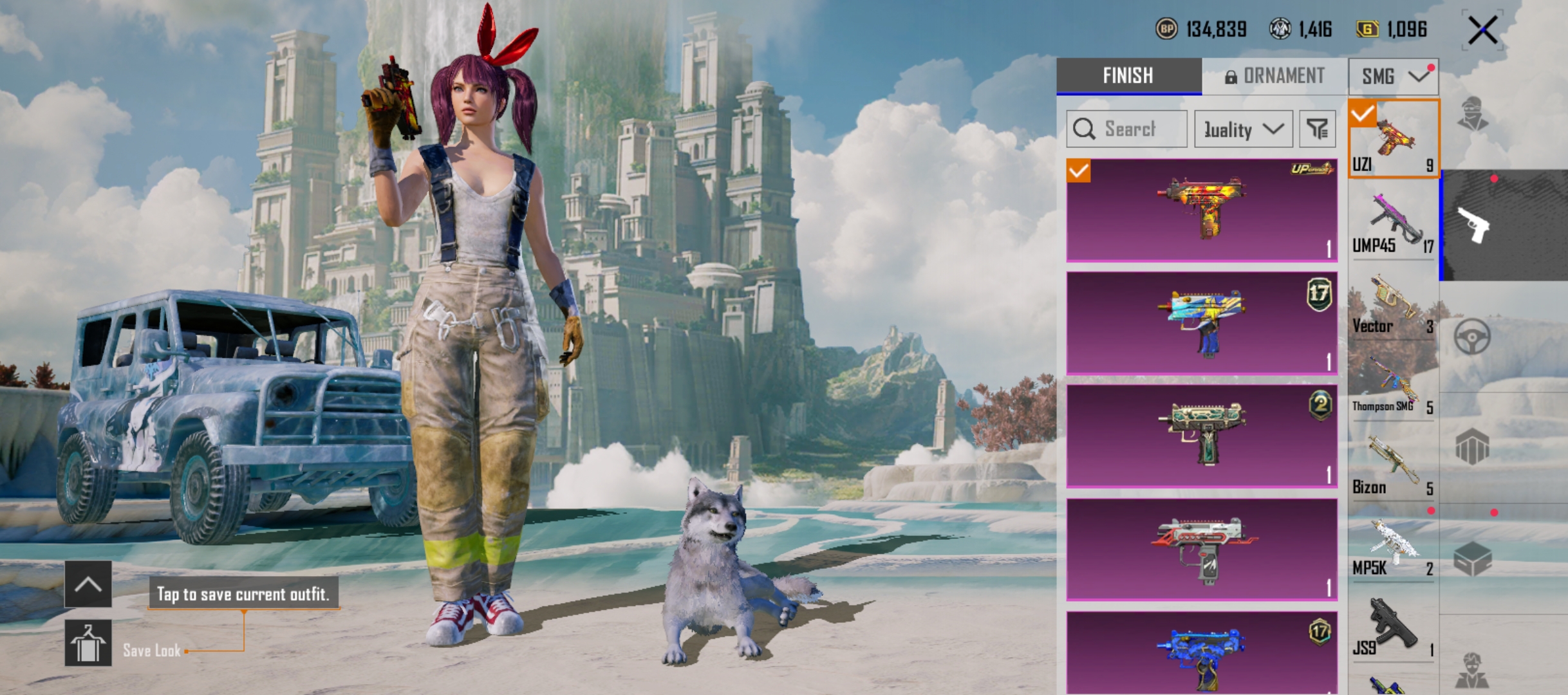Image resolution: width=1568 pixels, height=695 pixels.
Task: Choose the blue and yellow UZI skin
Action: tap(1201, 322)
